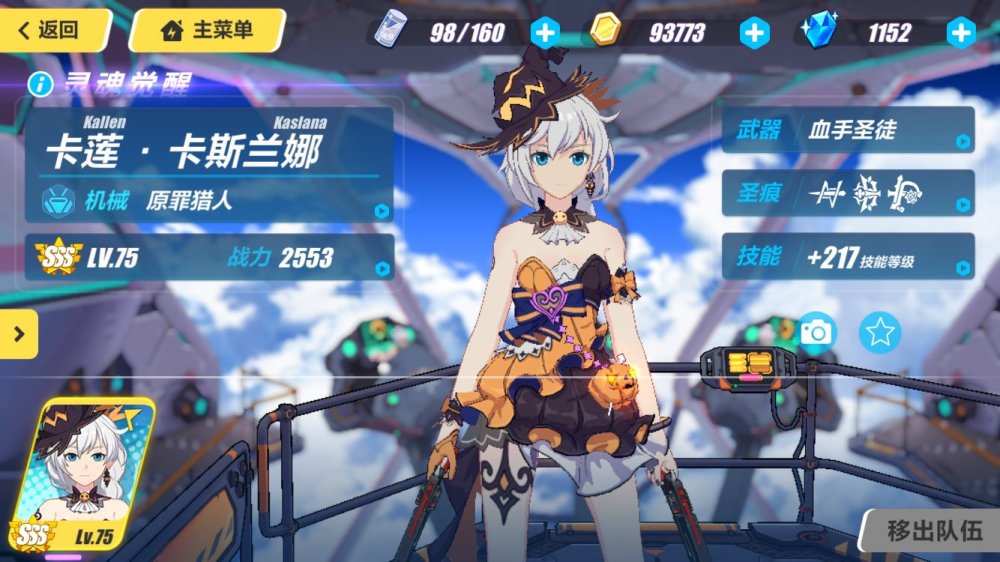This screenshot has height=562, width=1000.
Task: Open the 主菜单 main menu
Action: pos(207,30)
